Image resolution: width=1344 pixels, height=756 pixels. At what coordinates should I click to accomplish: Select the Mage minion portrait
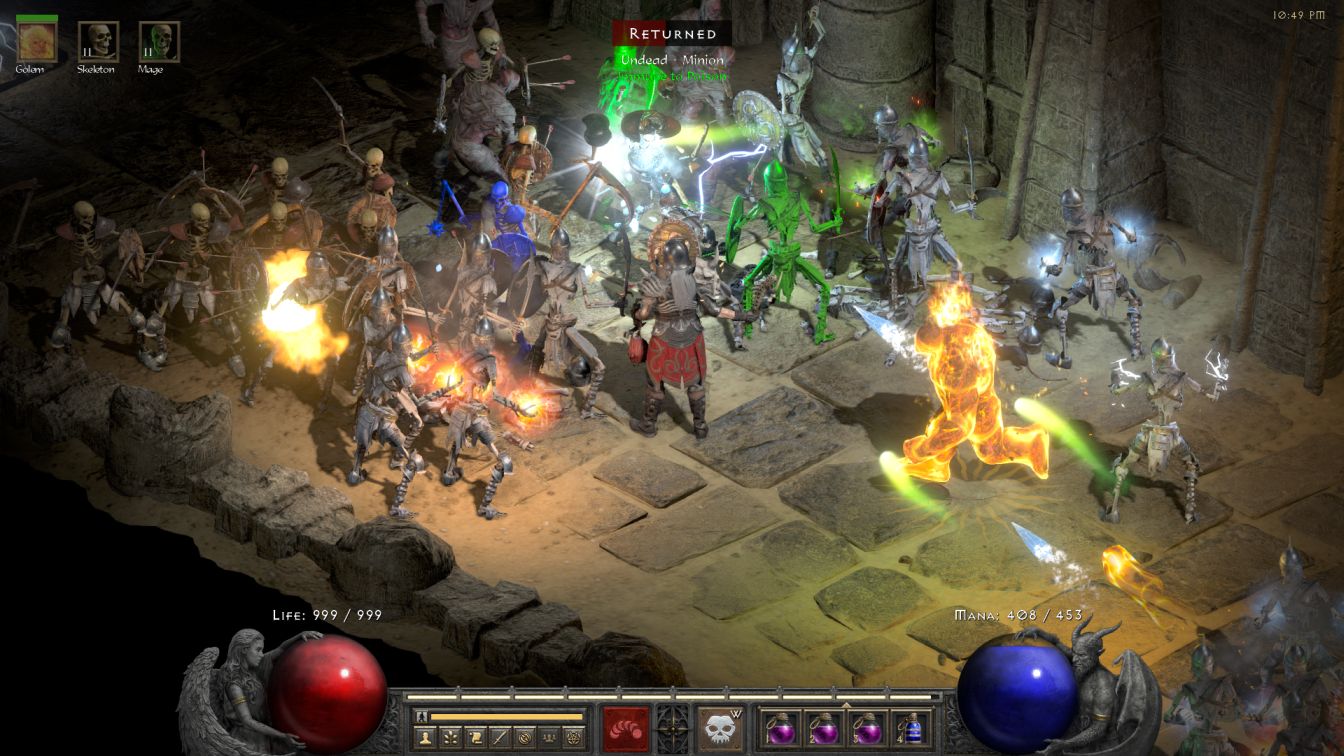158,41
